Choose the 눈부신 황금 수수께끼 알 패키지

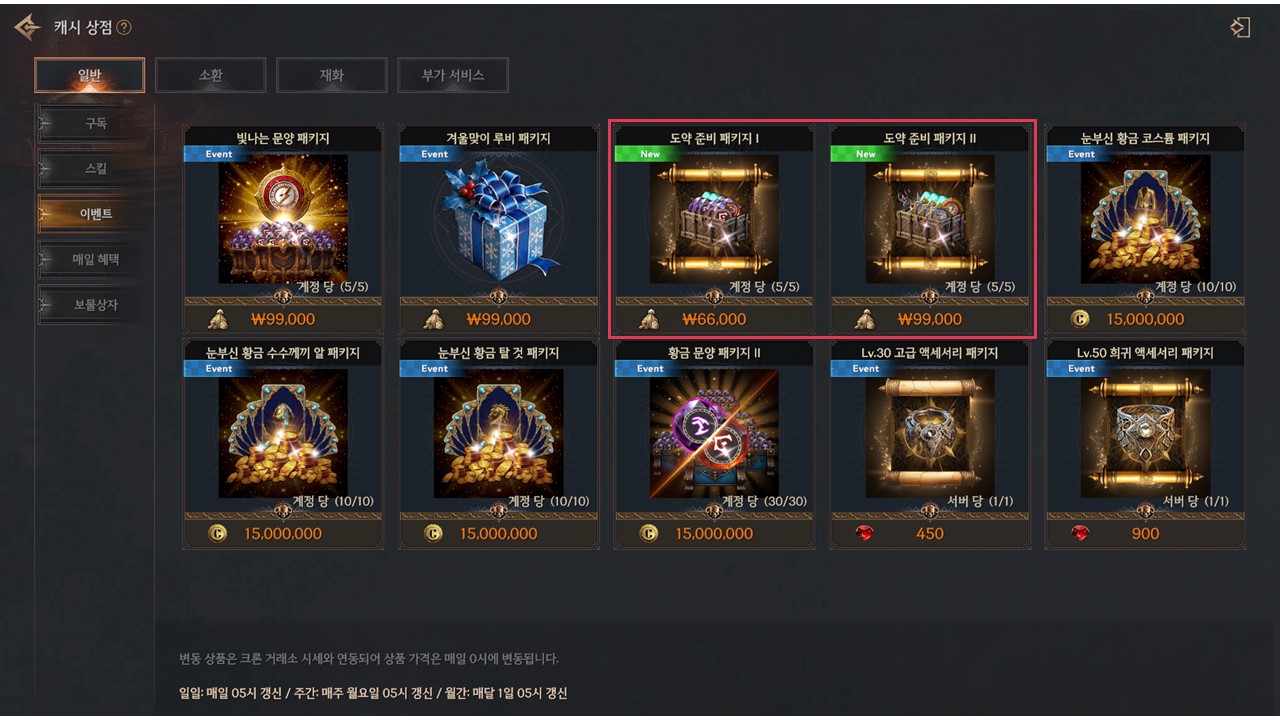(283, 435)
